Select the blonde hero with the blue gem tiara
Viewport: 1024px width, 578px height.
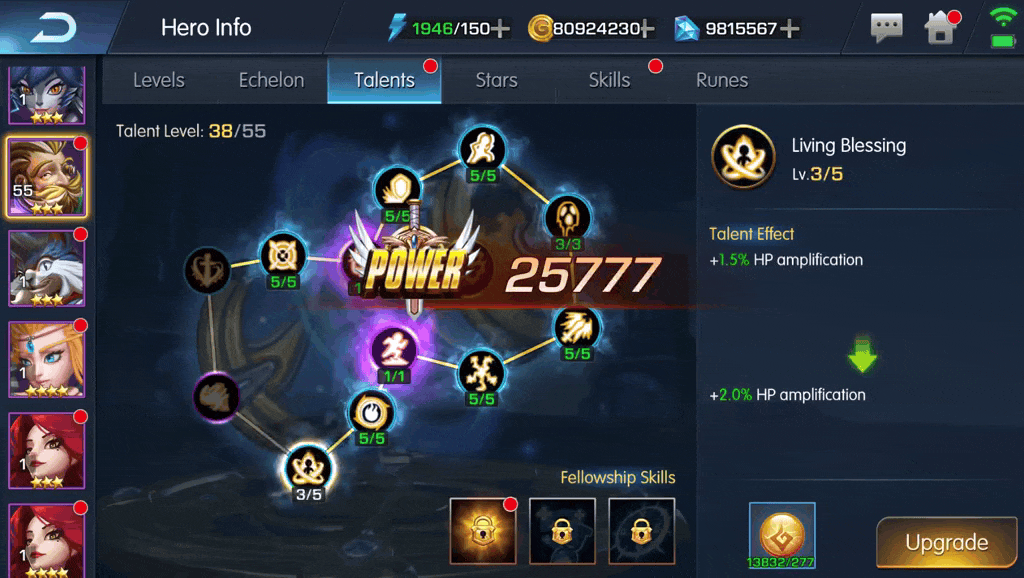(47, 357)
